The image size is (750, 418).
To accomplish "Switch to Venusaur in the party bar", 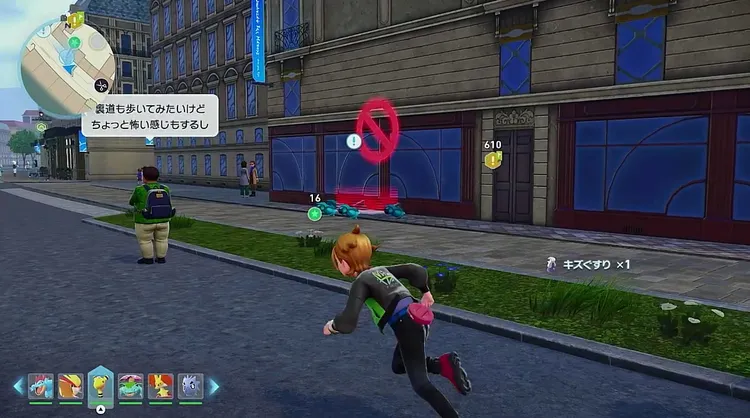I will [131, 385].
